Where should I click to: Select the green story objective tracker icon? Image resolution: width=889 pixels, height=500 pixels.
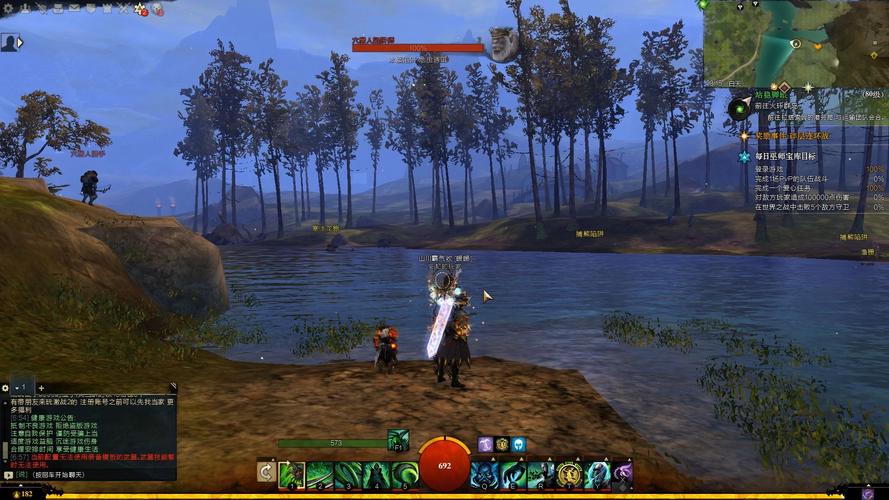pos(740,106)
